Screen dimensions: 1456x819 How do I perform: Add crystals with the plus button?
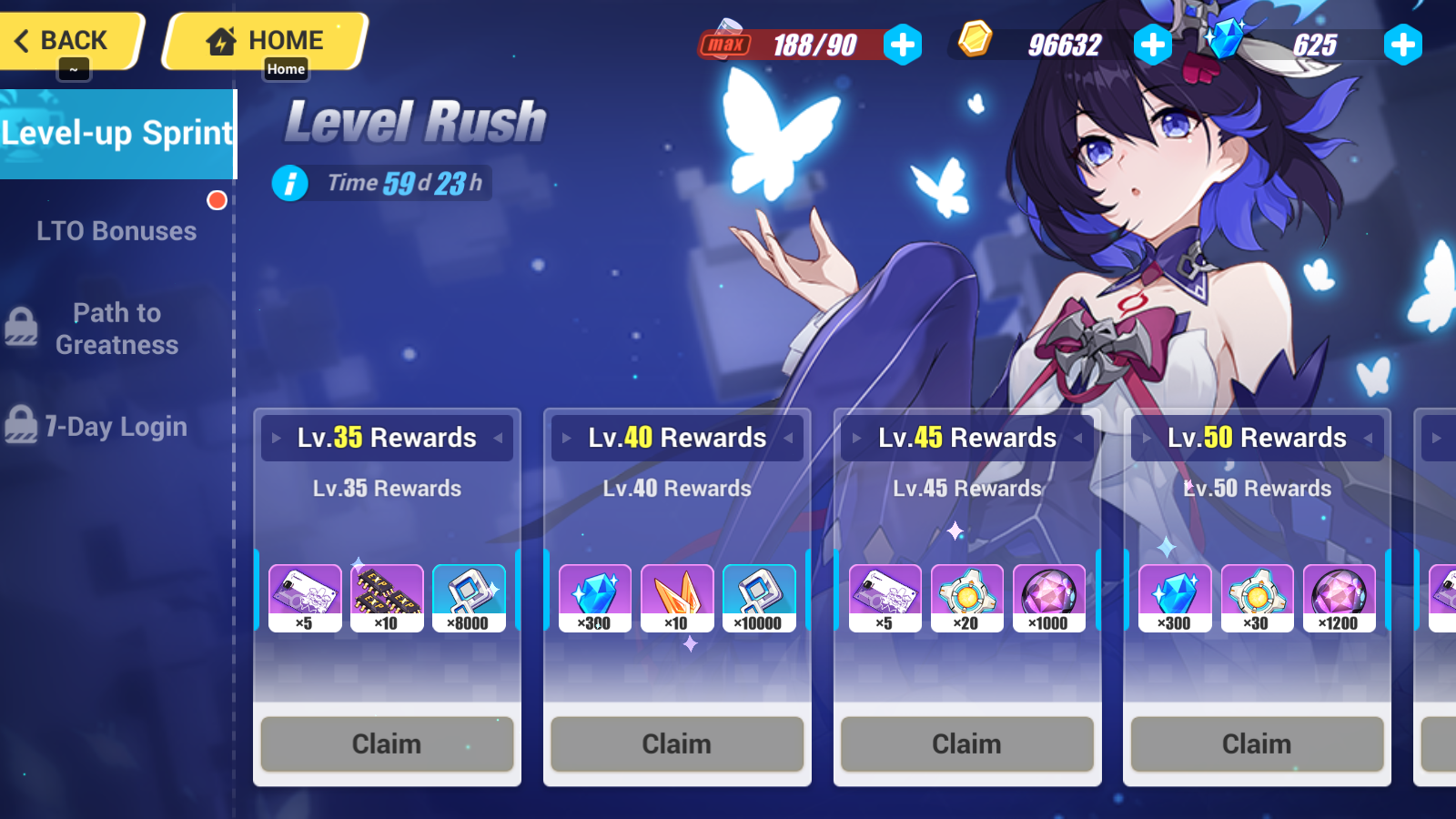[x=1402, y=44]
